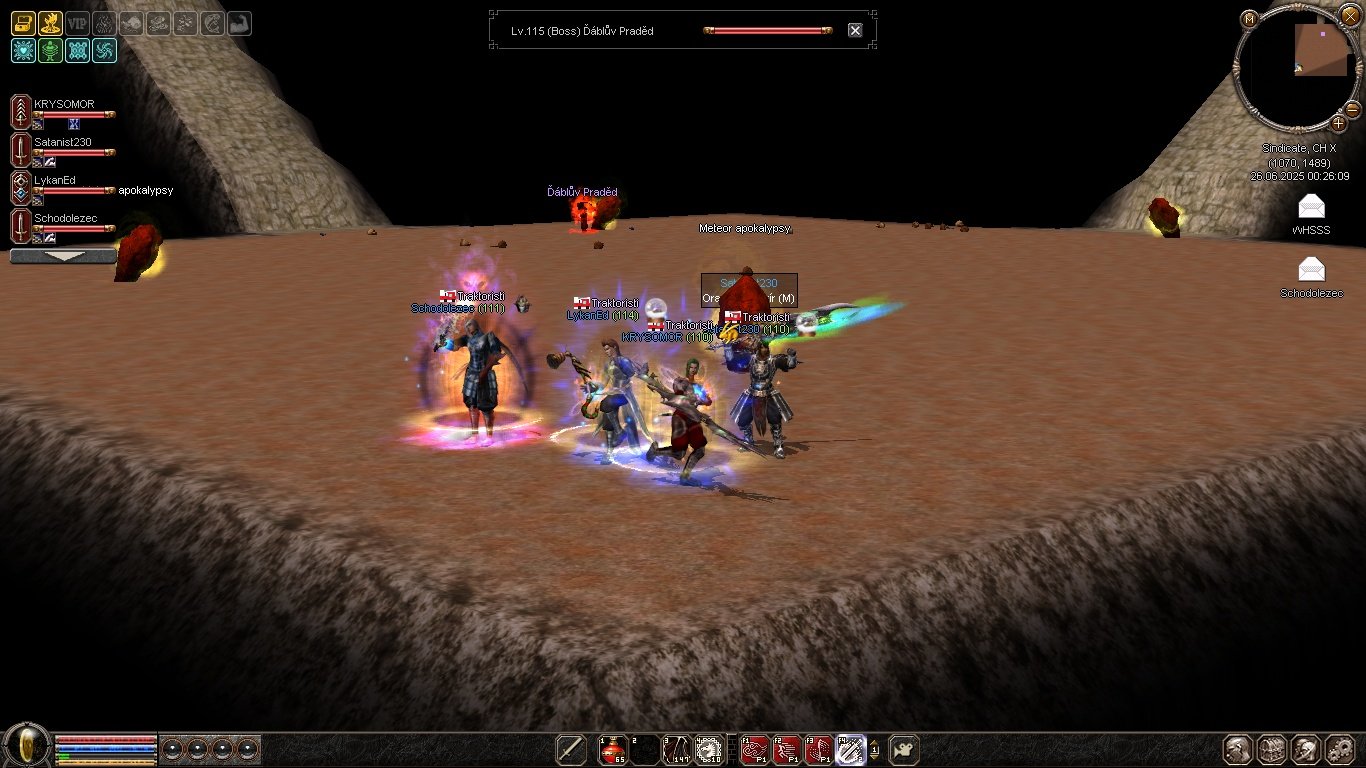
Task: Toggle the camera button beside the quickbar
Action: (x=904, y=749)
